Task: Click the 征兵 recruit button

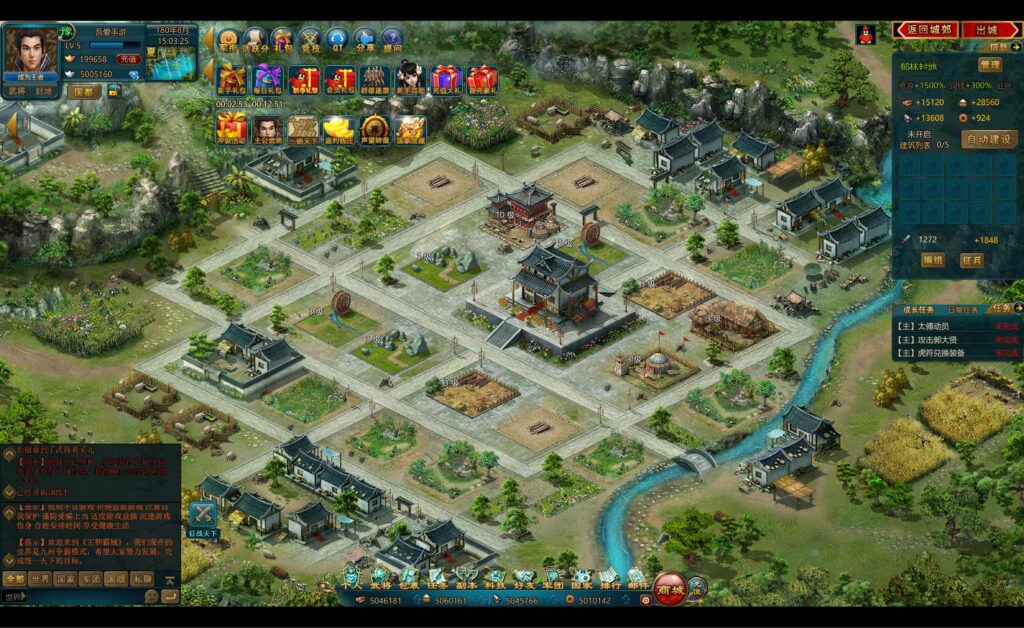Action: 972,260
